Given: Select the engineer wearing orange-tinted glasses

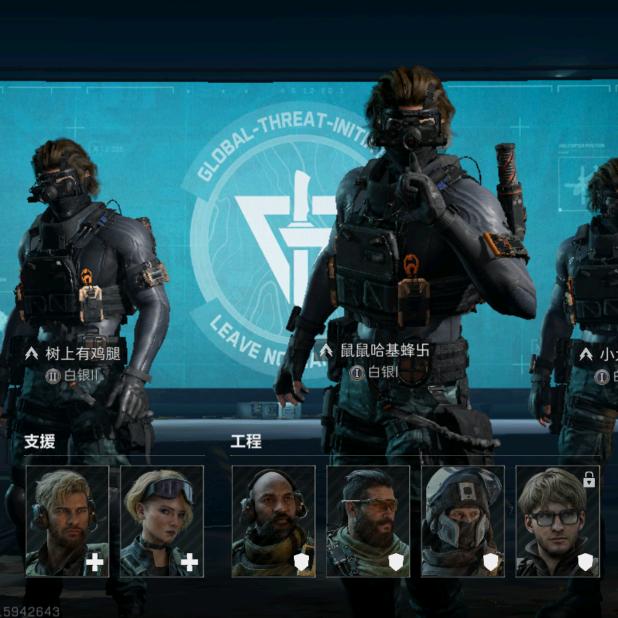Looking at the screenshot, I should (x=368, y=521).
